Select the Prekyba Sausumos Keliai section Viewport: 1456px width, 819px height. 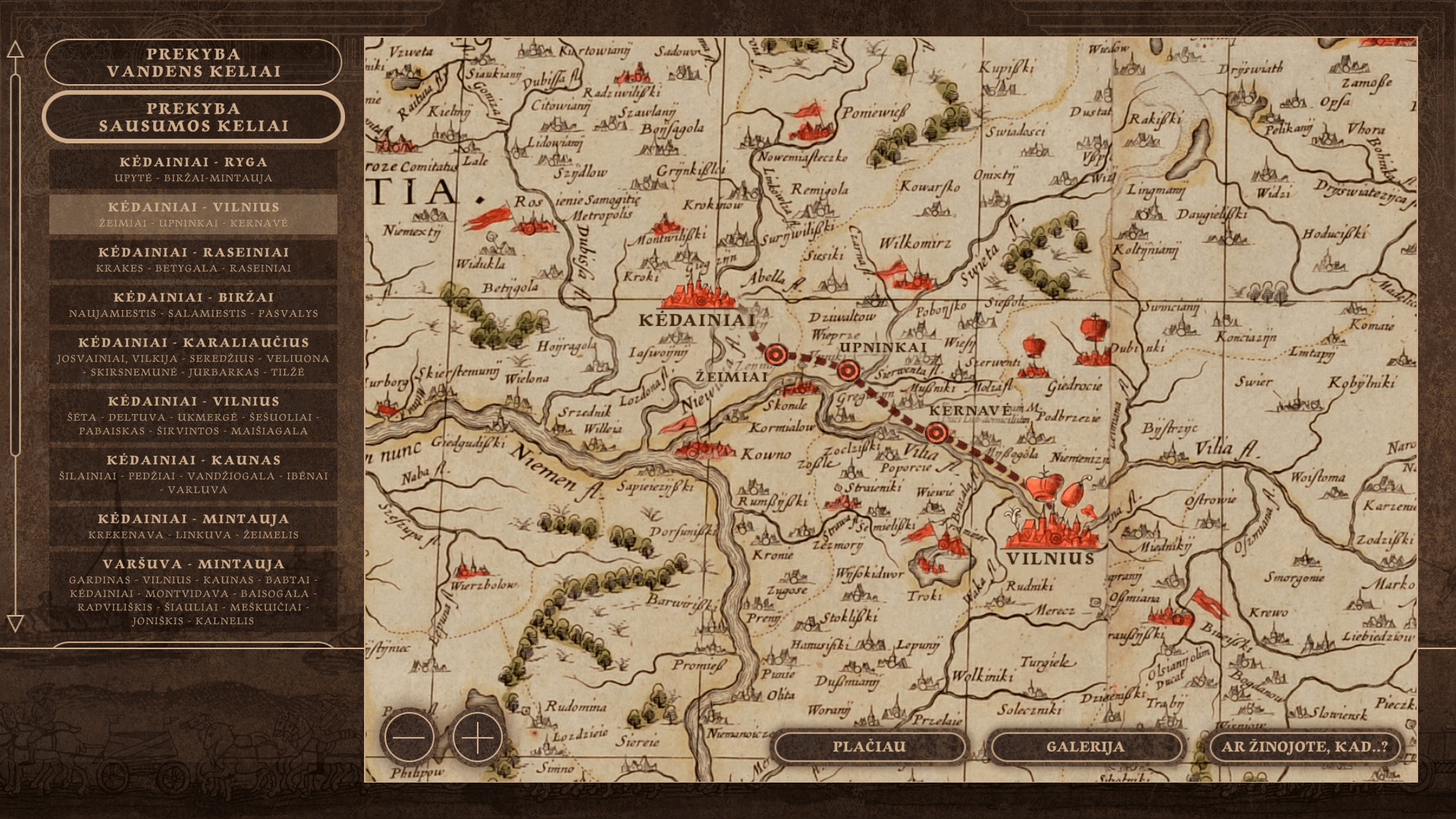click(193, 117)
